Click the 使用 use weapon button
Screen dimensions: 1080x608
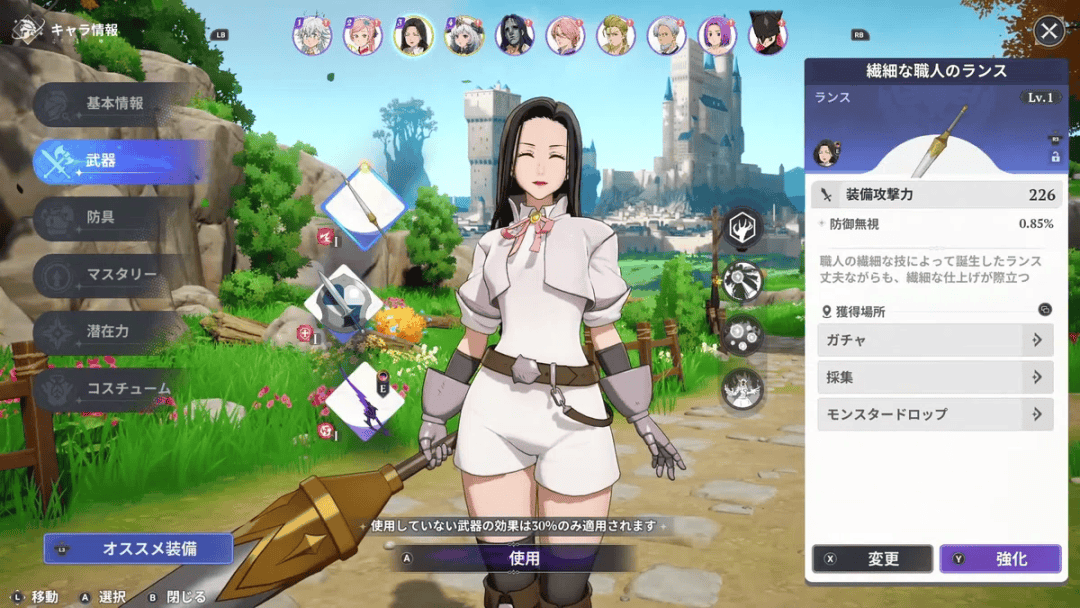523,559
